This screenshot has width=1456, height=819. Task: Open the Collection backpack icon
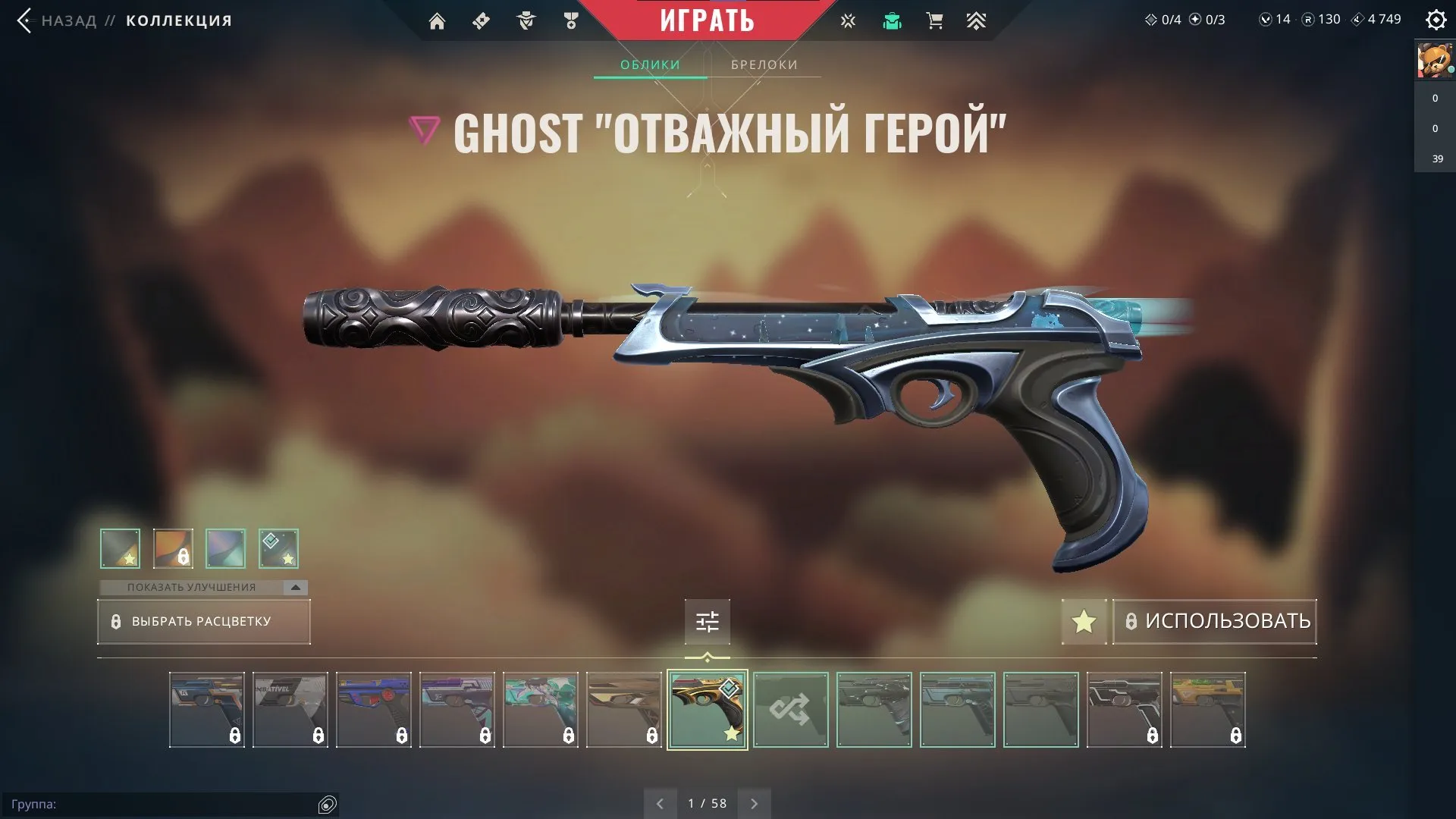[x=893, y=20]
